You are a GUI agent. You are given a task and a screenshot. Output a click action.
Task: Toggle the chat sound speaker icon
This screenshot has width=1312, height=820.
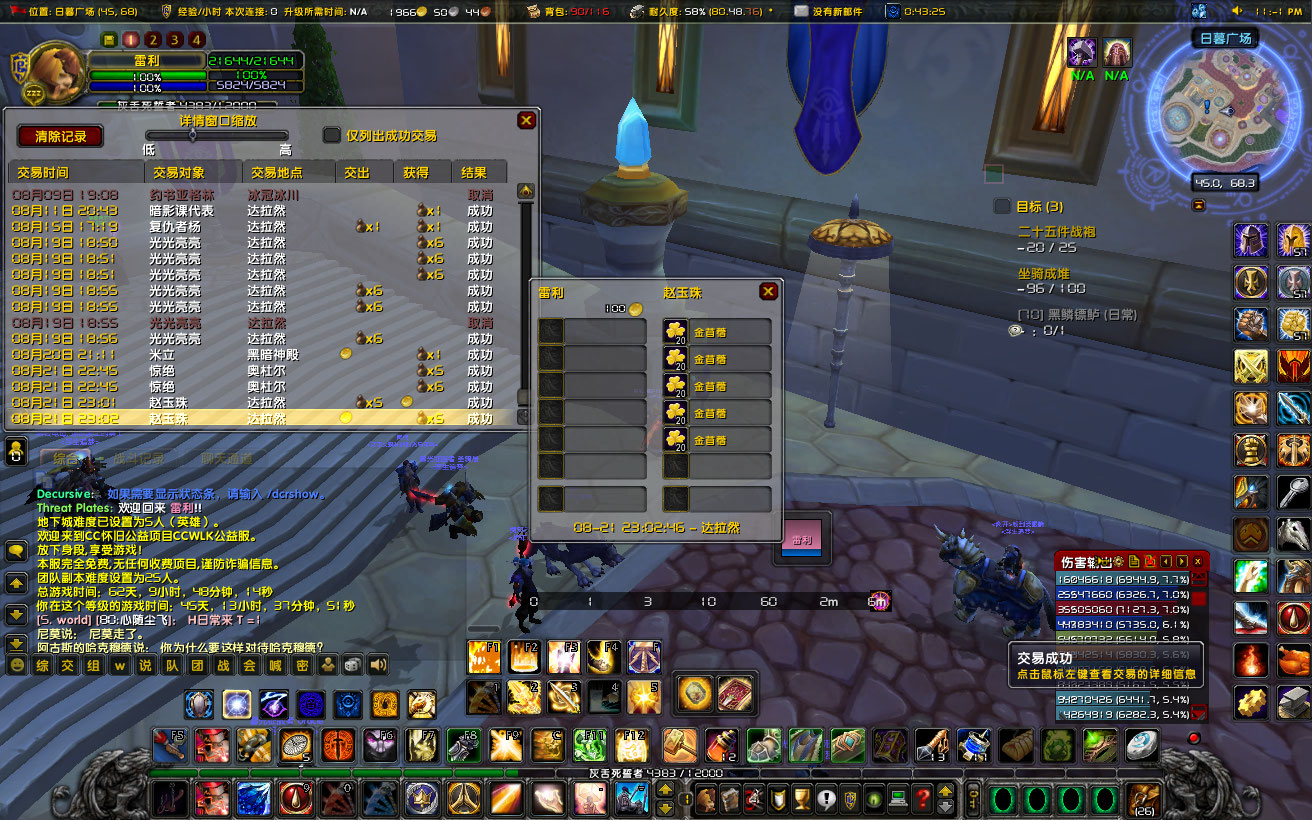tap(378, 665)
